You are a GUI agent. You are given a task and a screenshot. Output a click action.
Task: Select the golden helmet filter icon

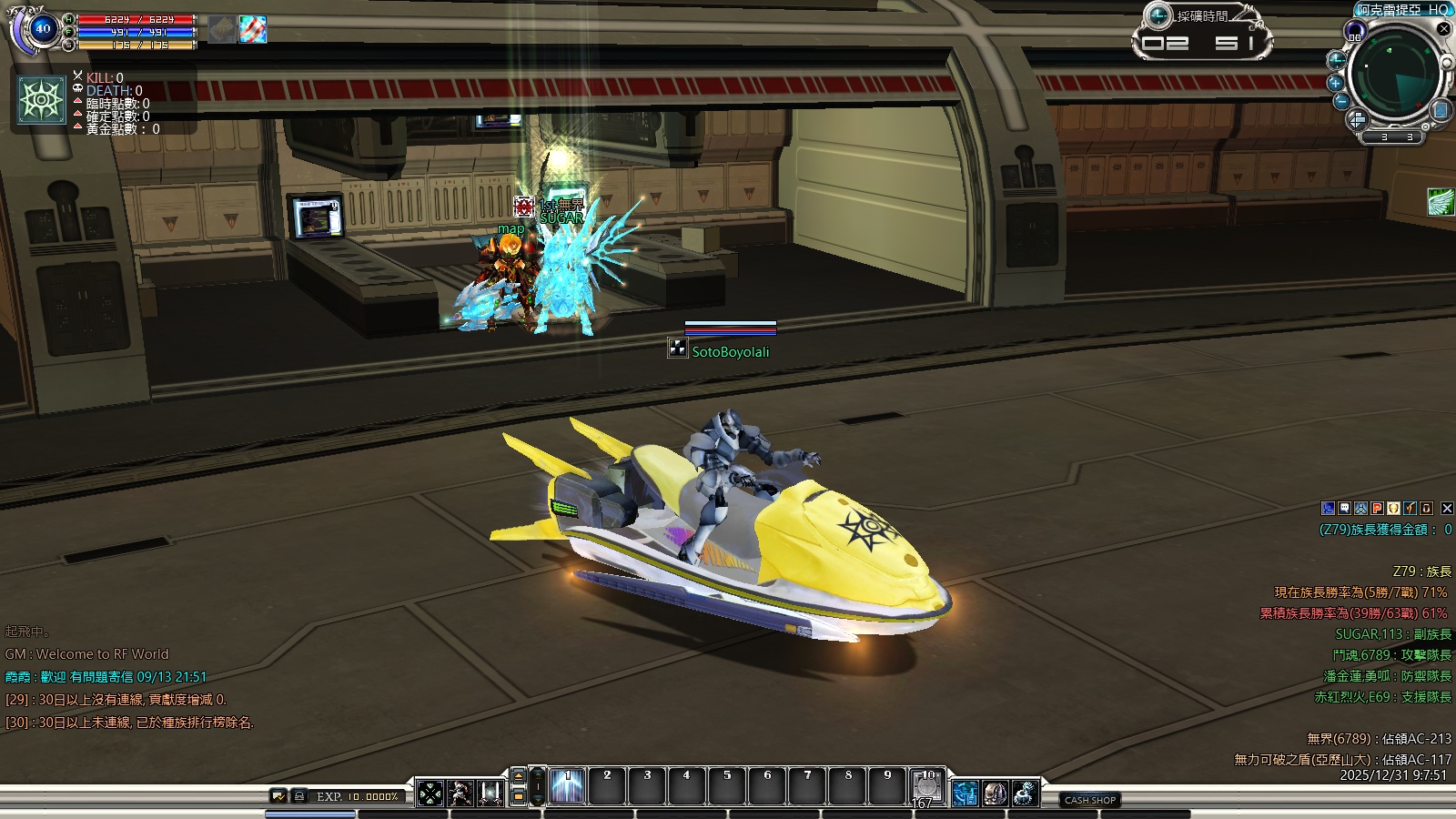pyautogui.click(x=1393, y=509)
